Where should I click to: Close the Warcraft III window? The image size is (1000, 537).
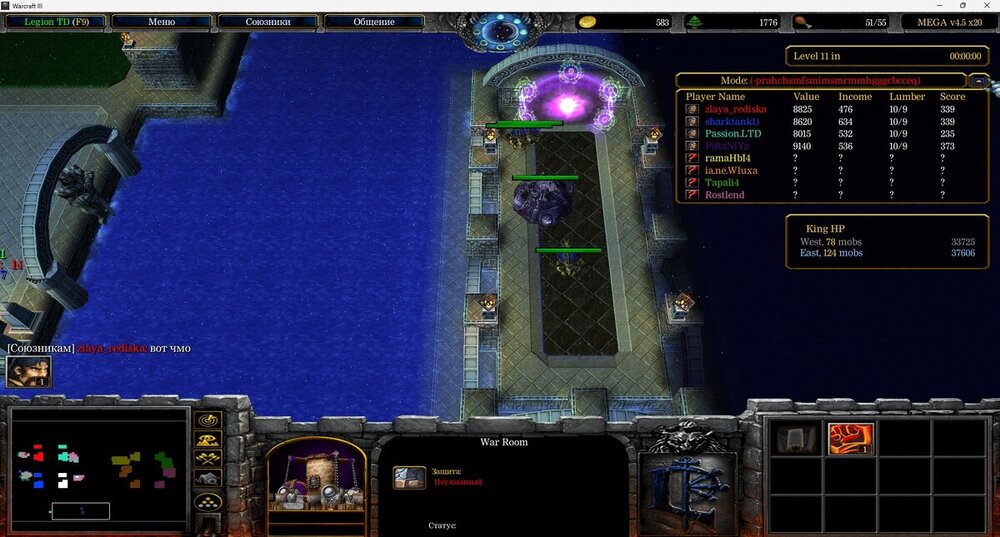(987, 6)
